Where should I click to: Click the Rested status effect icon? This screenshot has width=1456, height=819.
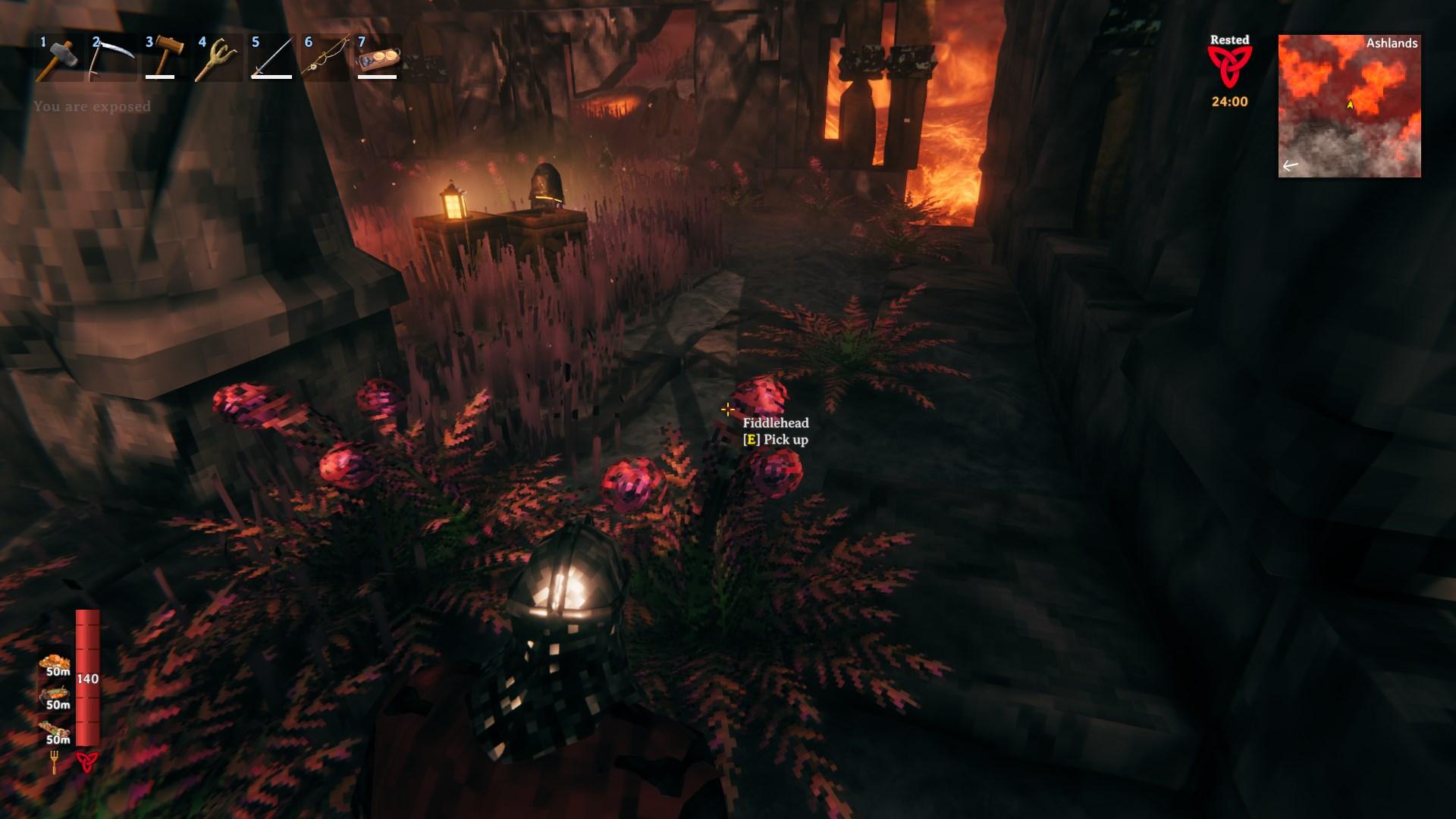click(1229, 67)
